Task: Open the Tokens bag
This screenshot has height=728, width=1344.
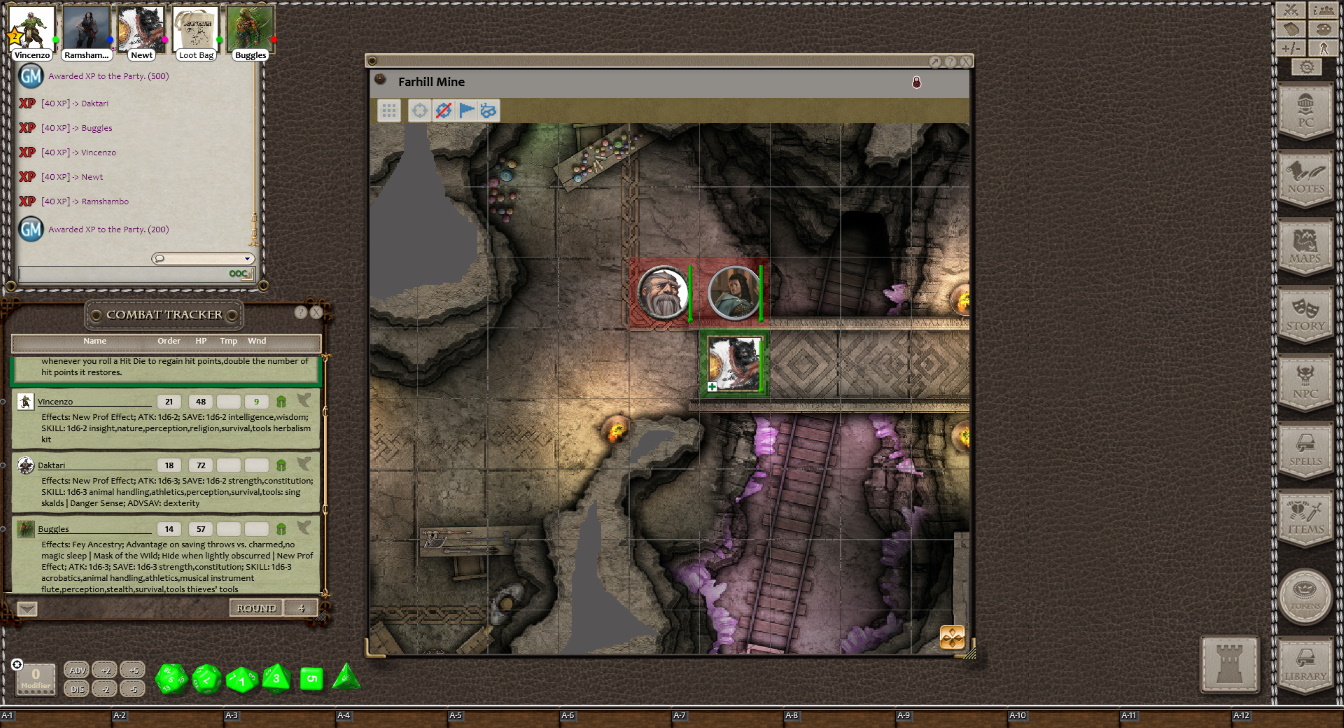Action: coord(1305,597)
